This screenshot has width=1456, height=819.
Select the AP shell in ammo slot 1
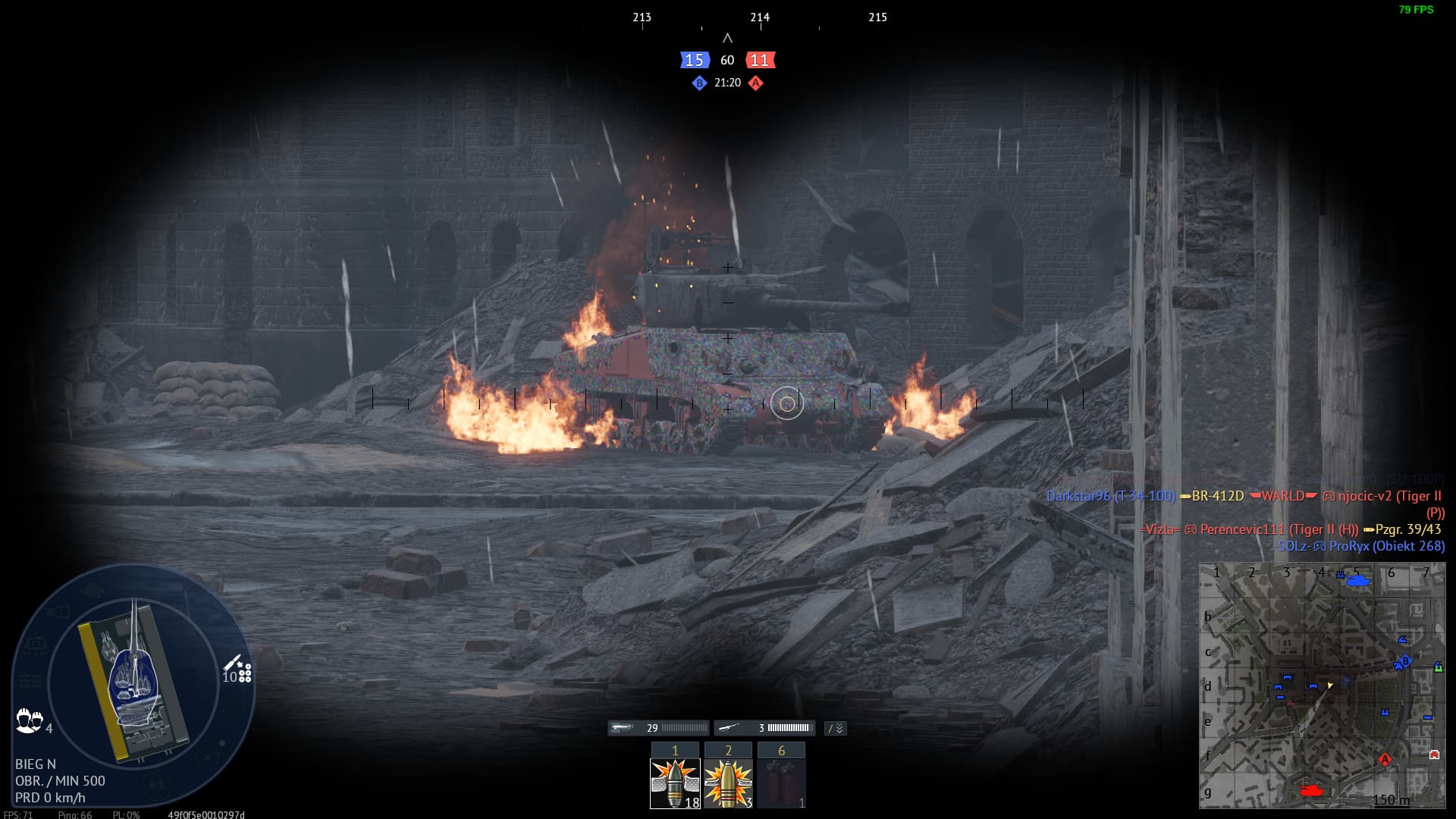pos(675,781)
